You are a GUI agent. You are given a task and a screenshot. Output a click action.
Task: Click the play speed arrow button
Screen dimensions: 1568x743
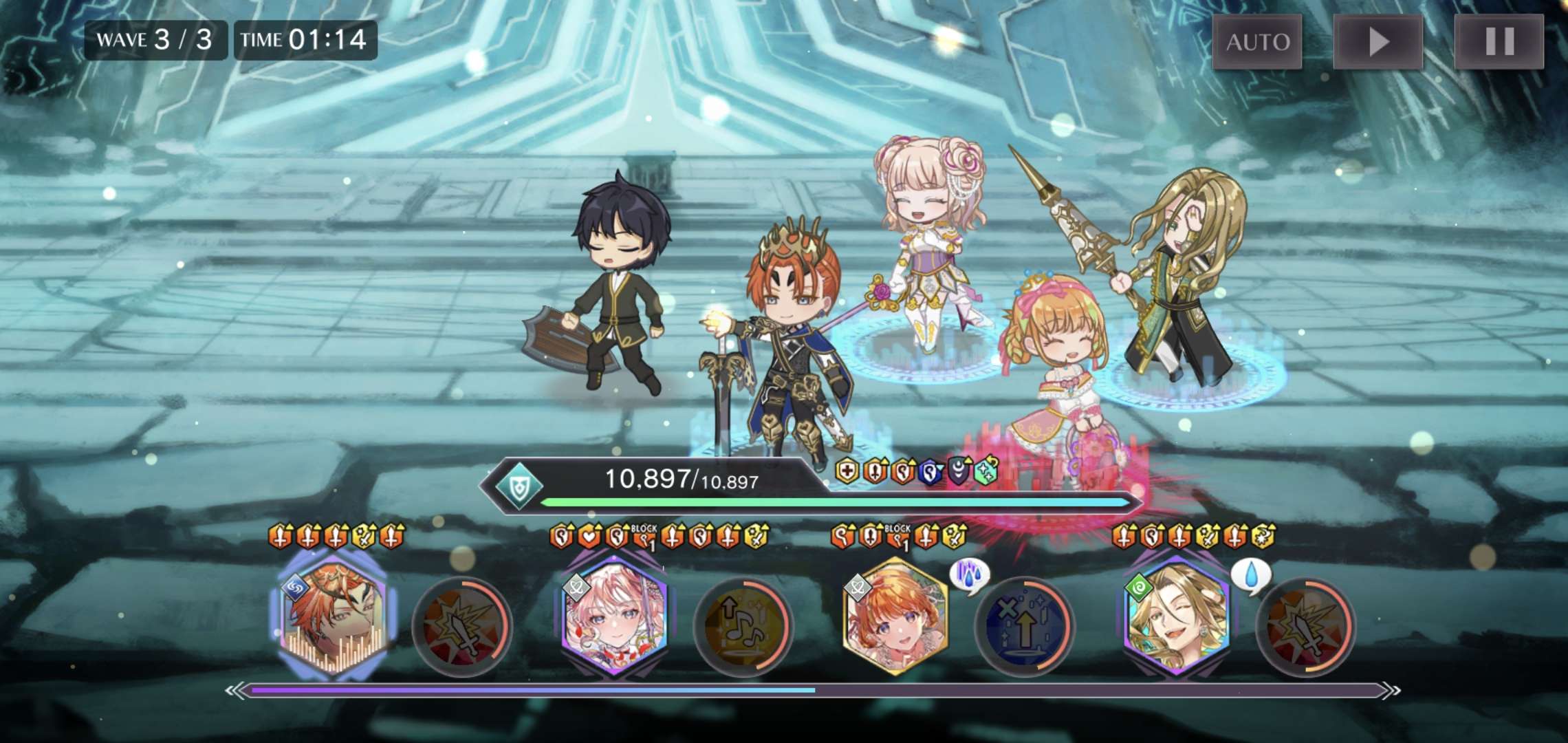click(1378, 42)
